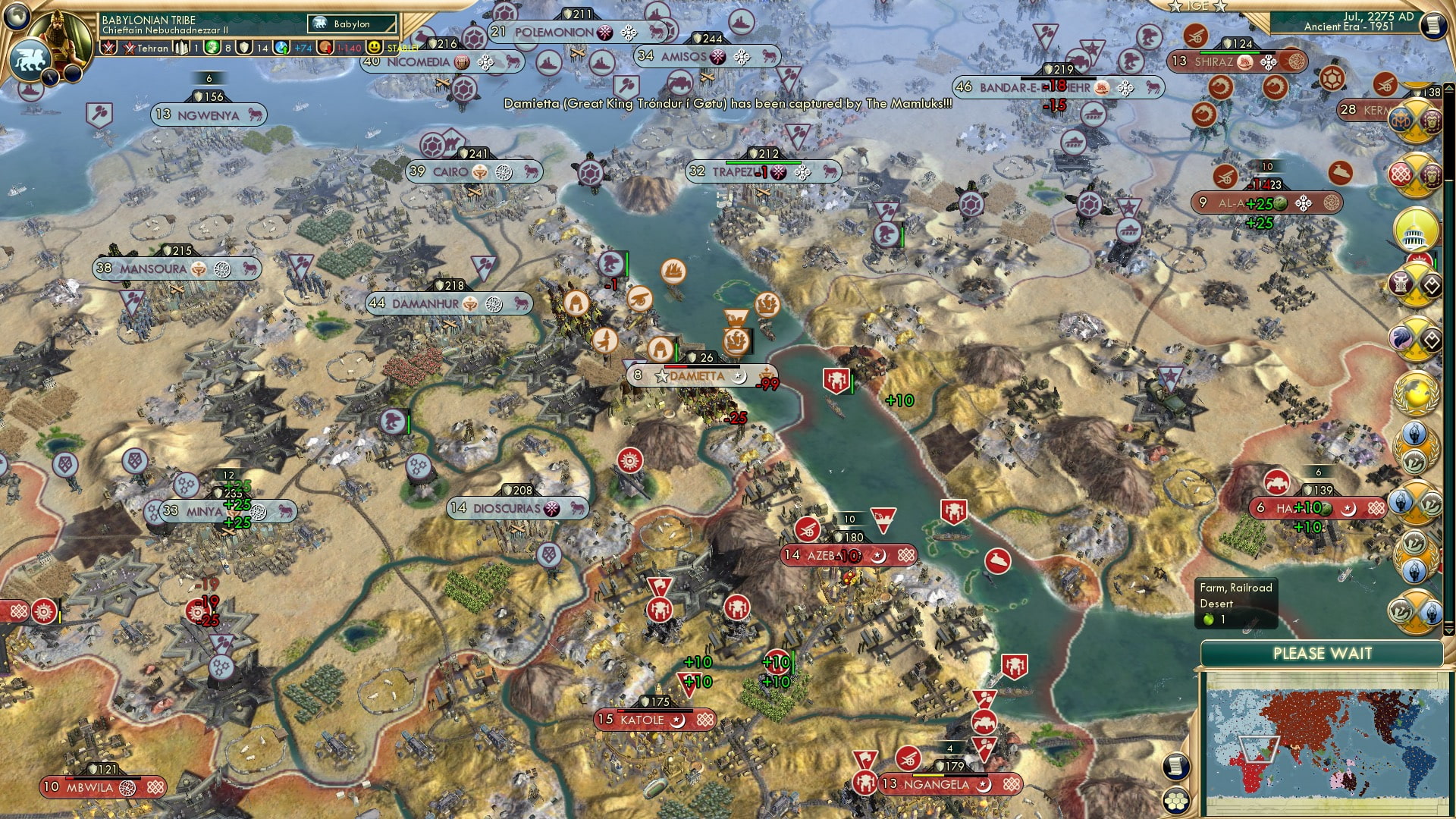Click the blue globe icon showing +74
The image size is (1456, 819).
coord(281,49)
